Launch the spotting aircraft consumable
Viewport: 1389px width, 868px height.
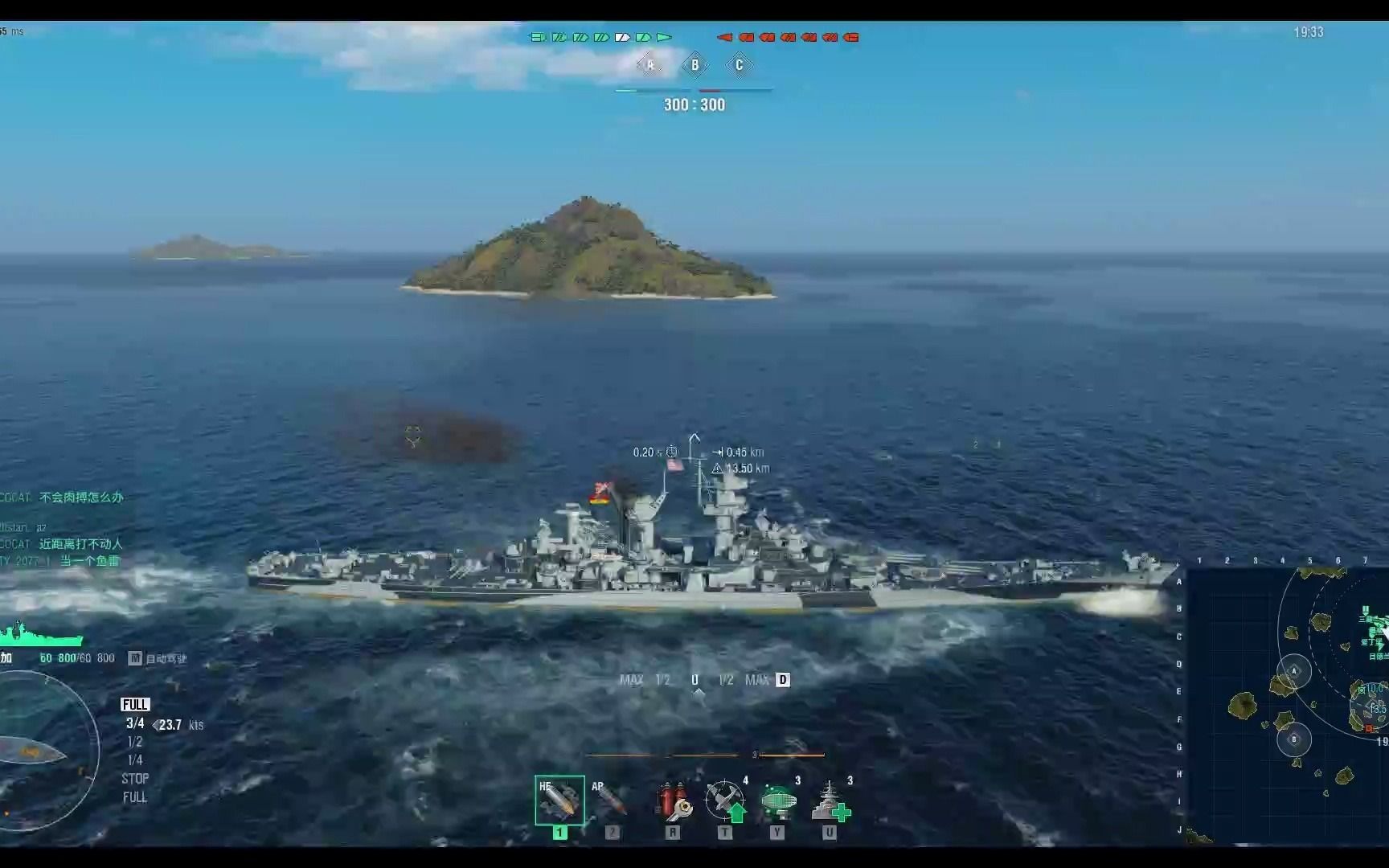tap(725, 800)
